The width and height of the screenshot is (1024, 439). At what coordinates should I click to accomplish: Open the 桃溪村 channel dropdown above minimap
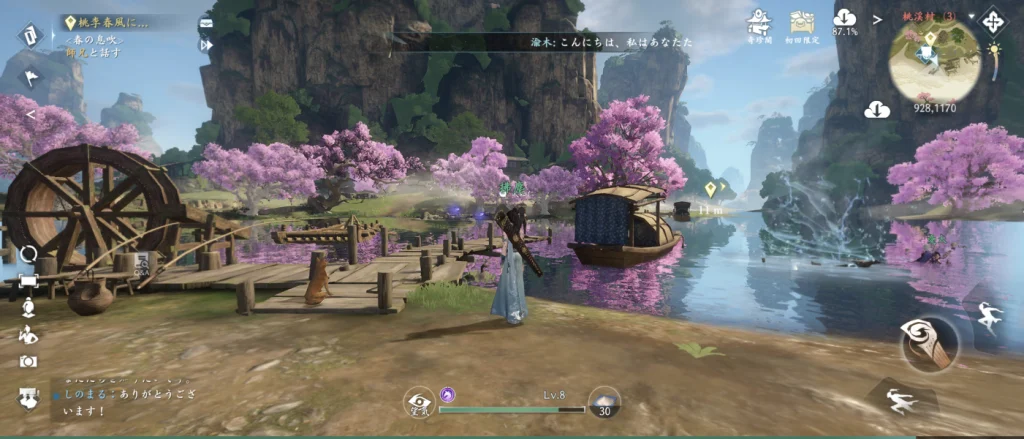pyautogui.click(x=930, y=16)
